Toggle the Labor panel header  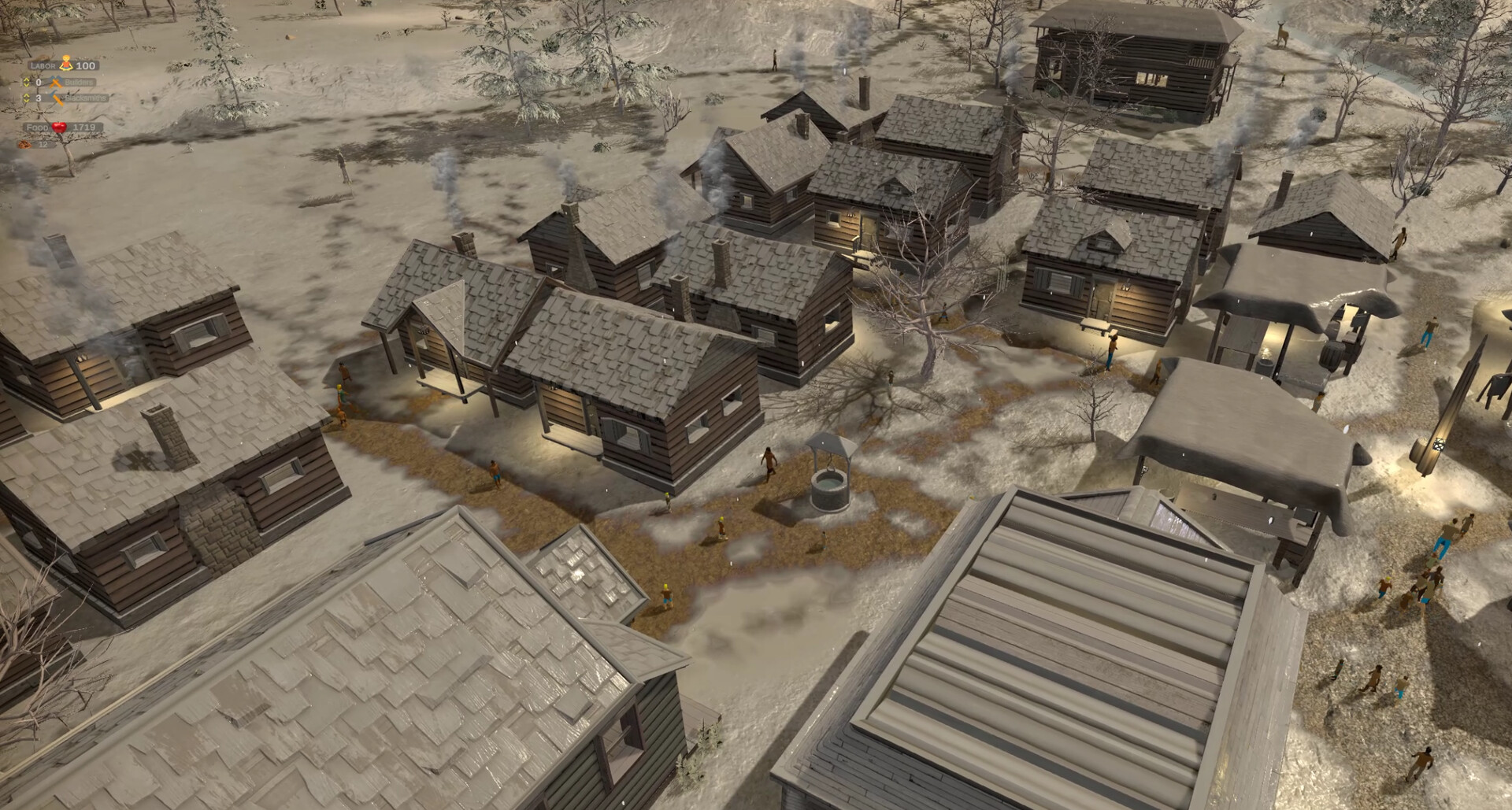[x=43, y=65]
